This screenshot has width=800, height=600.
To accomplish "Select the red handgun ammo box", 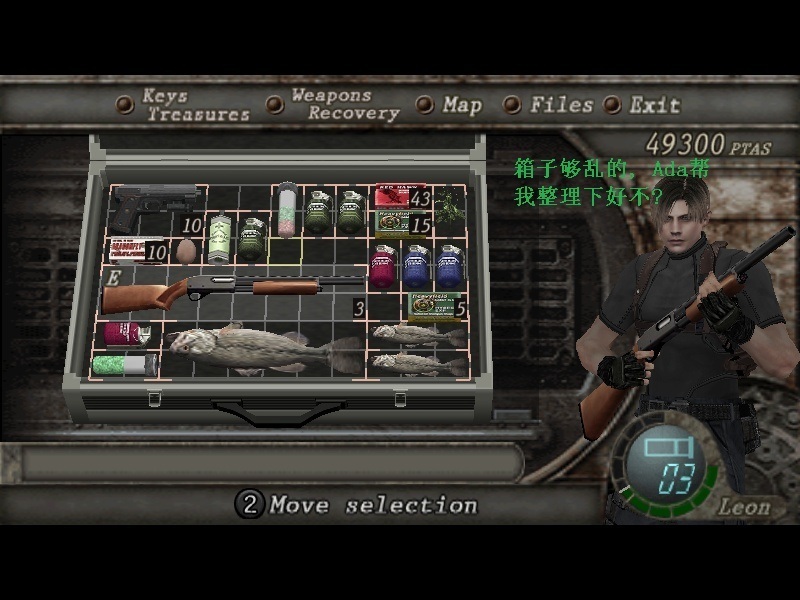I will pos(399,196).
